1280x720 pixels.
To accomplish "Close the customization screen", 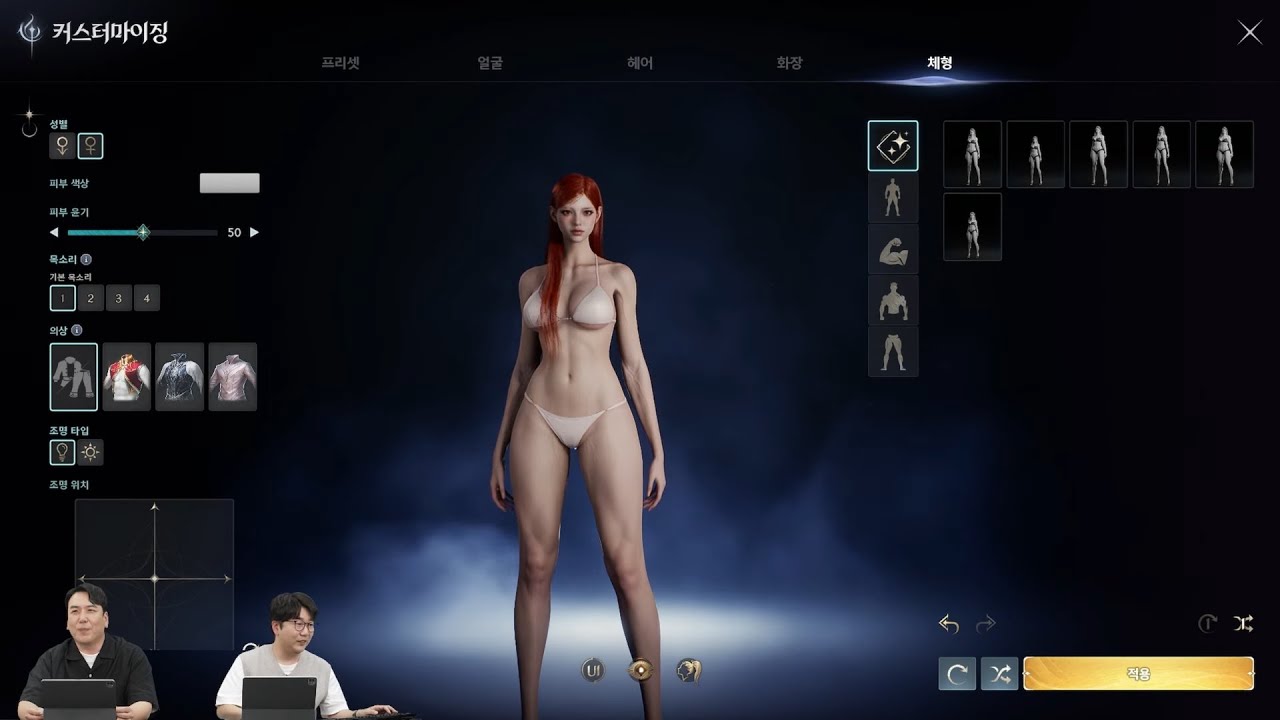I will (x=1249, y=32).
